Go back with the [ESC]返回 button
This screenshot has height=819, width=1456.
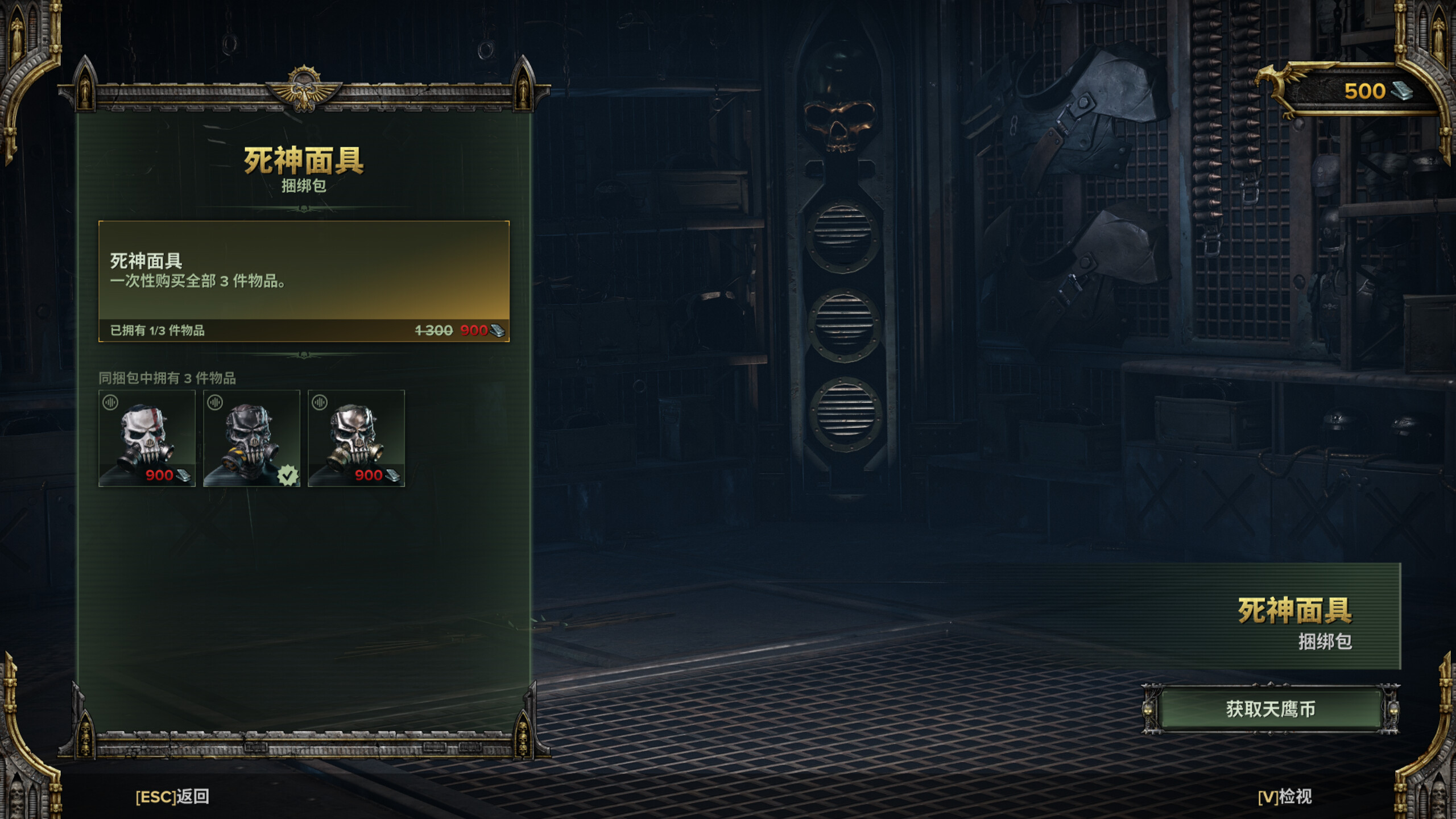click(172, 797)
